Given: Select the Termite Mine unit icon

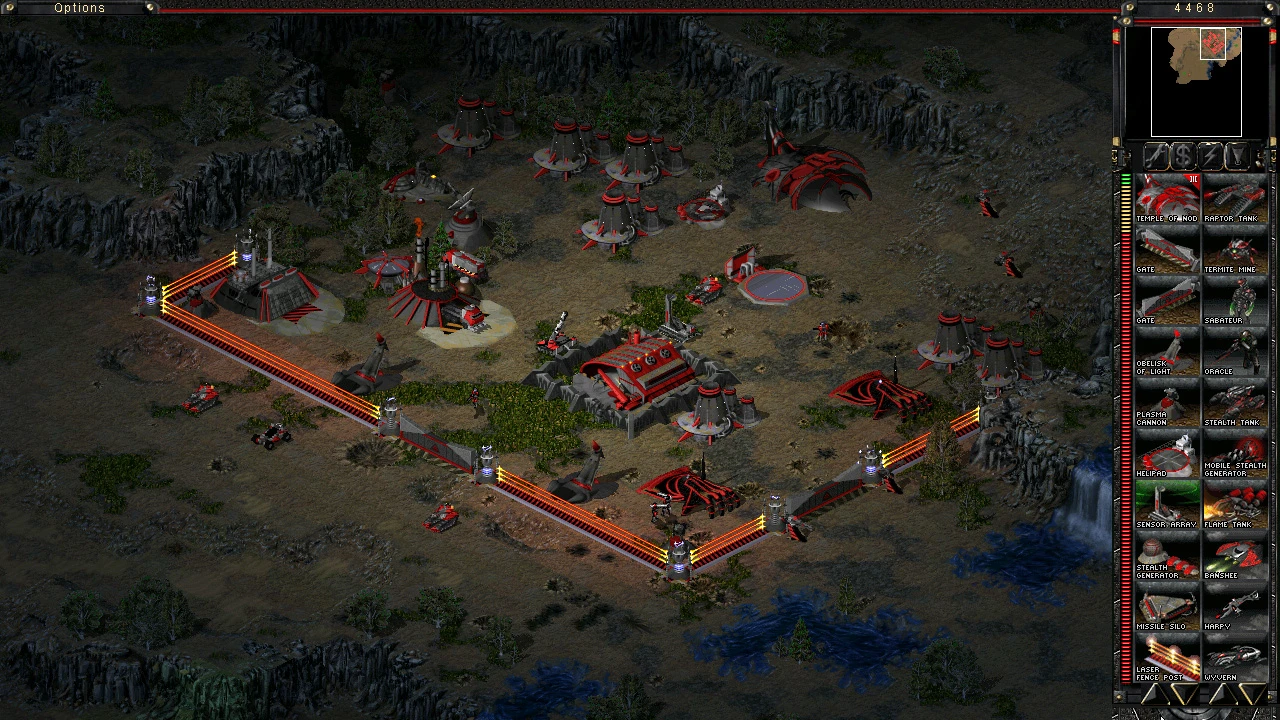Looking at the screenshot, I should pos(1234,249).
